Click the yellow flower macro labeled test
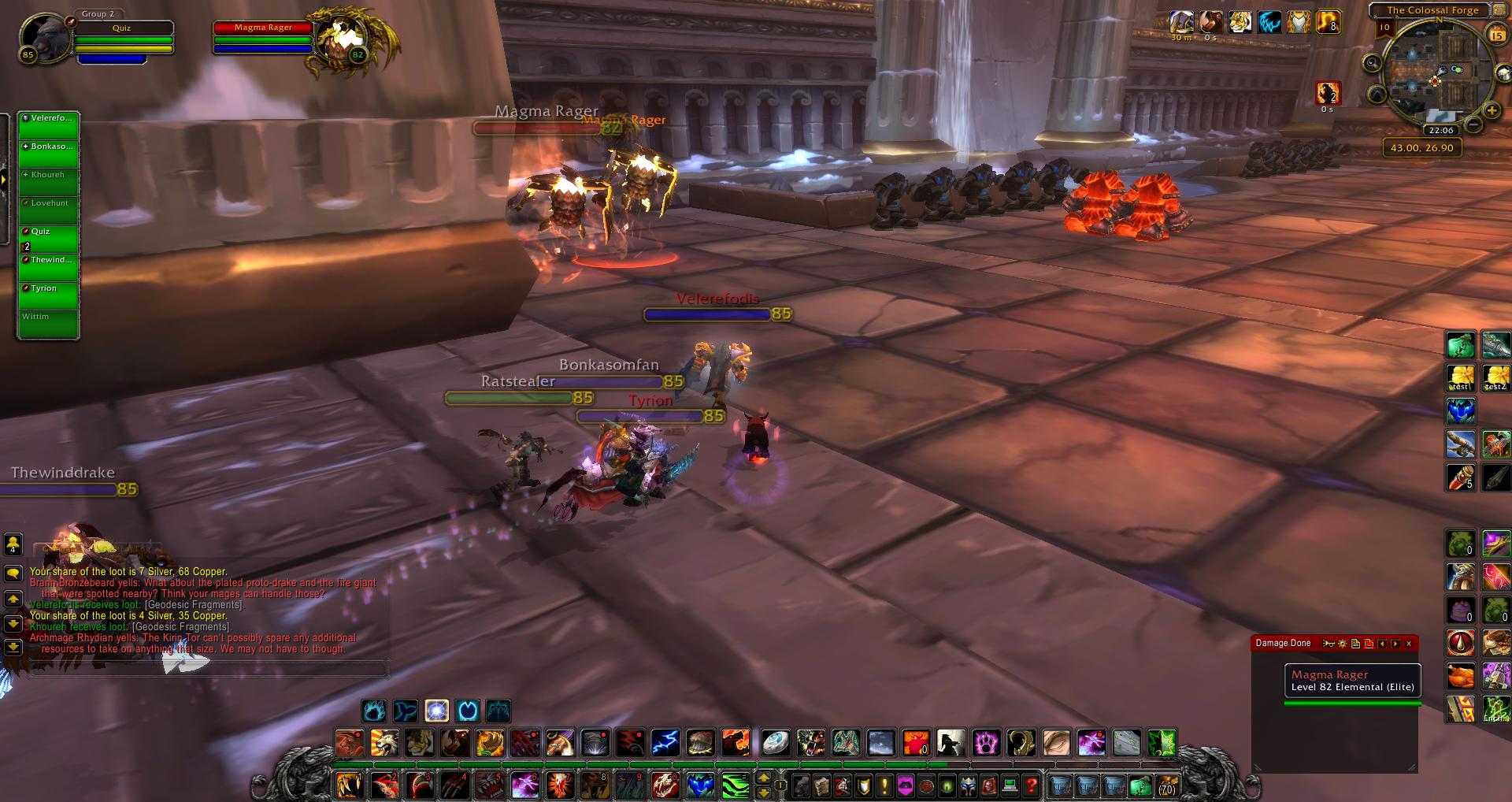Image resolution: width=1512 pixels, height=802 pixels. coord(1461,377)
